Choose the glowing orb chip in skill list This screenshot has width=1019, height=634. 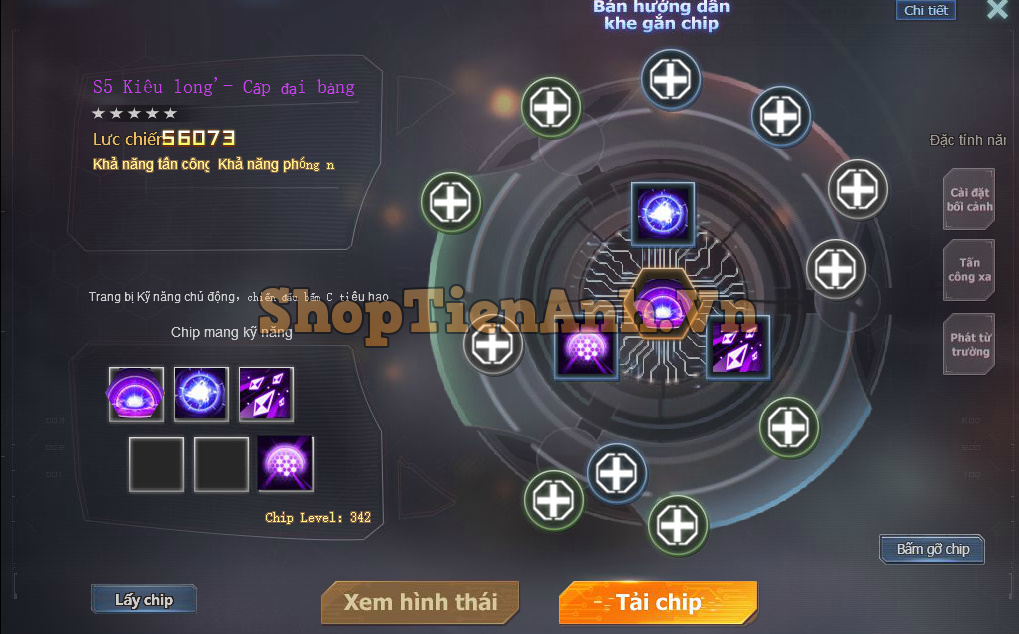pyautogui.click(x=201, y=394)
